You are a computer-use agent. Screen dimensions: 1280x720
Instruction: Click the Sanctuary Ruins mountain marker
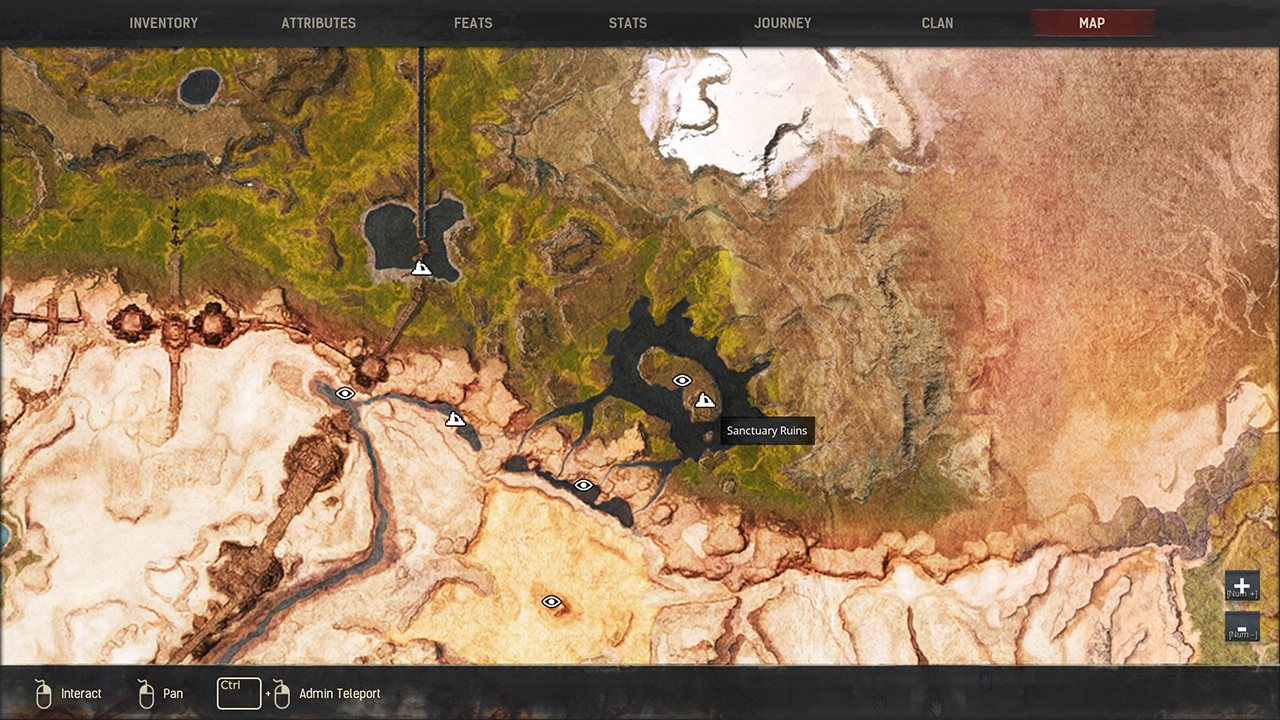coord(705,399)
